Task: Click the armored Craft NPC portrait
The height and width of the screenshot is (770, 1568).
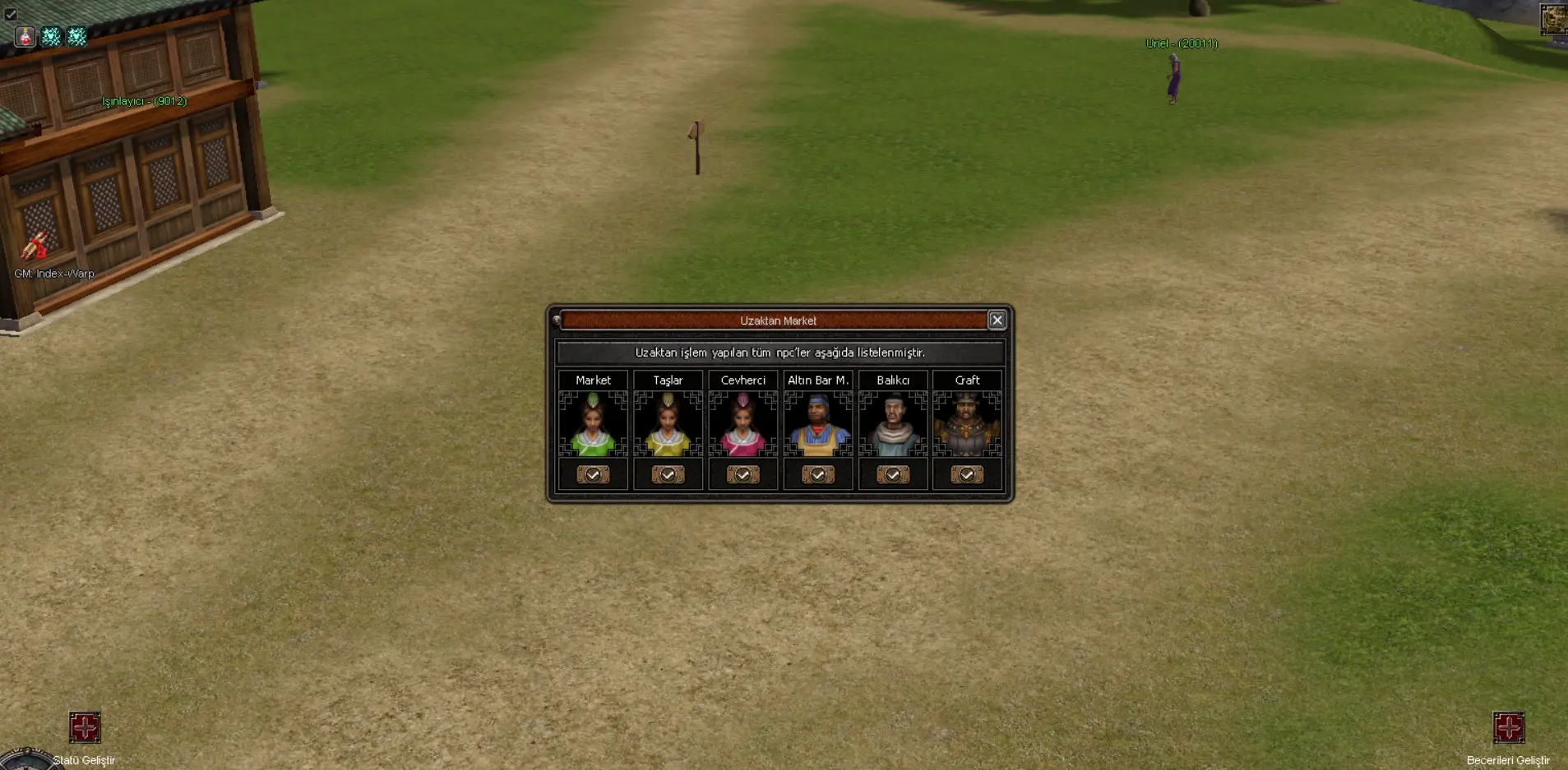Action: [967, 424]
